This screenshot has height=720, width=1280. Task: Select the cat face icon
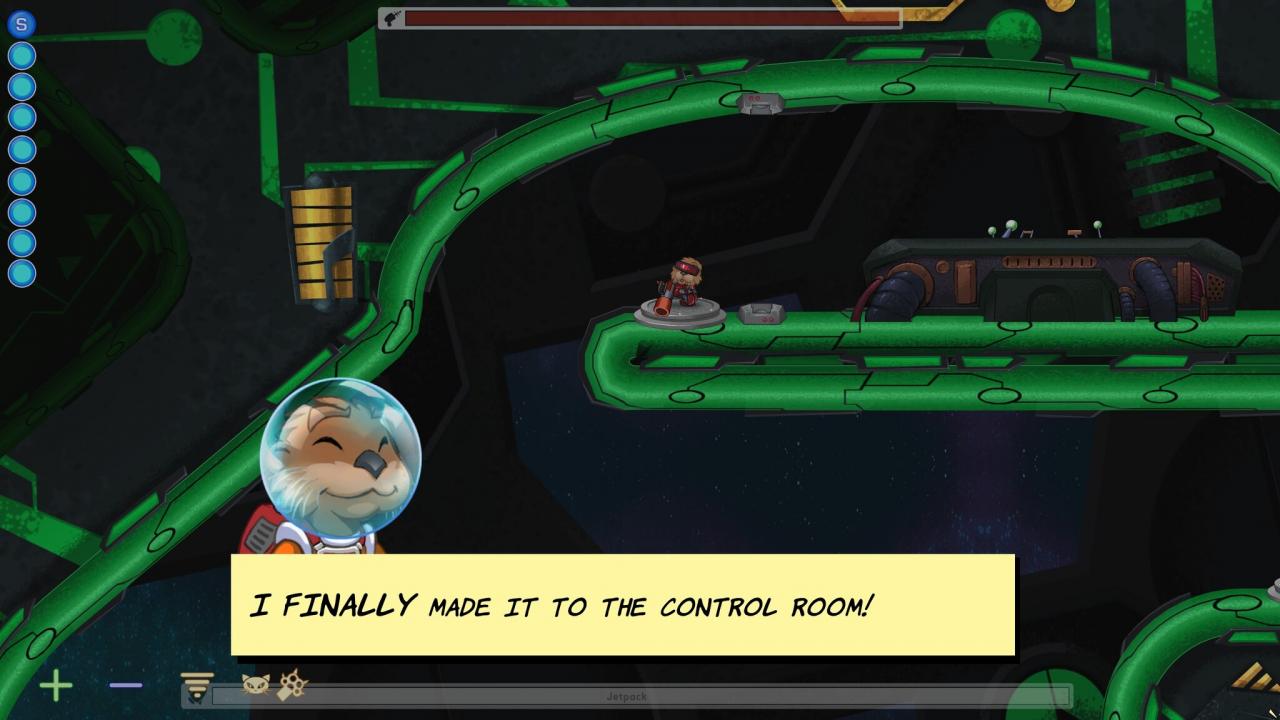pos(256,685)
